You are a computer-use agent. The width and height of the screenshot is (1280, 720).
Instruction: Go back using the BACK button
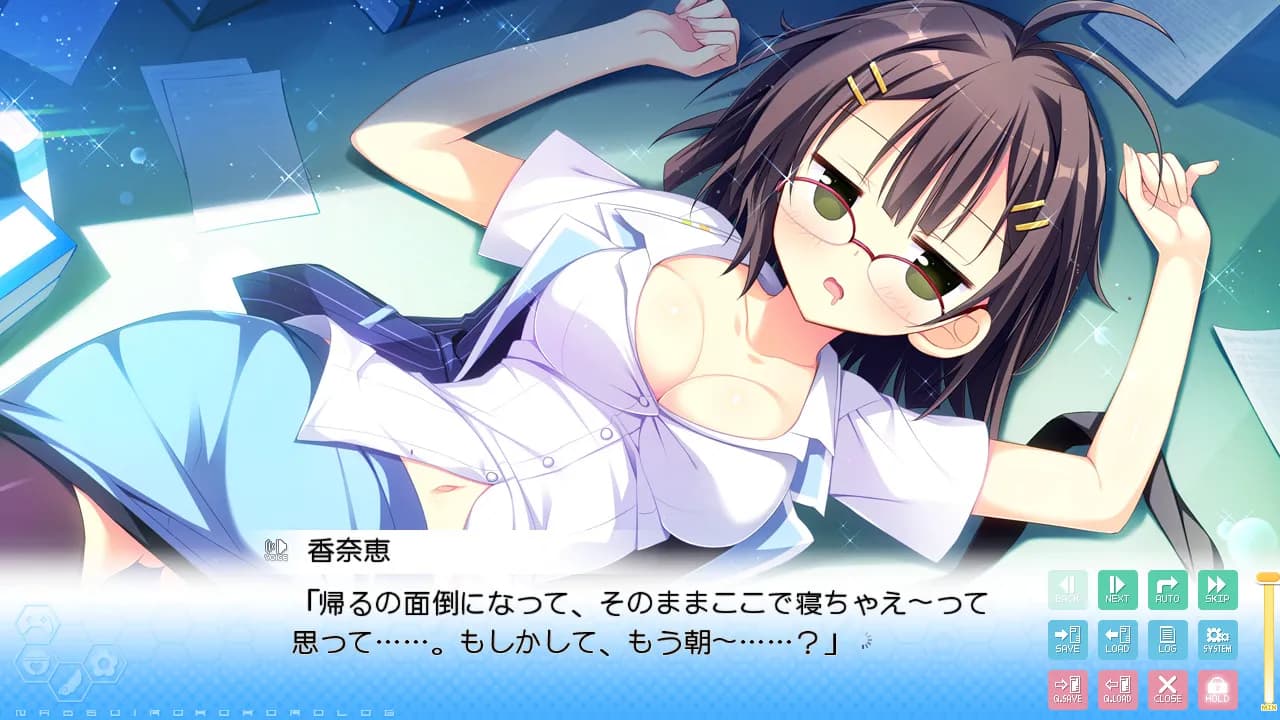point(1067,589)
